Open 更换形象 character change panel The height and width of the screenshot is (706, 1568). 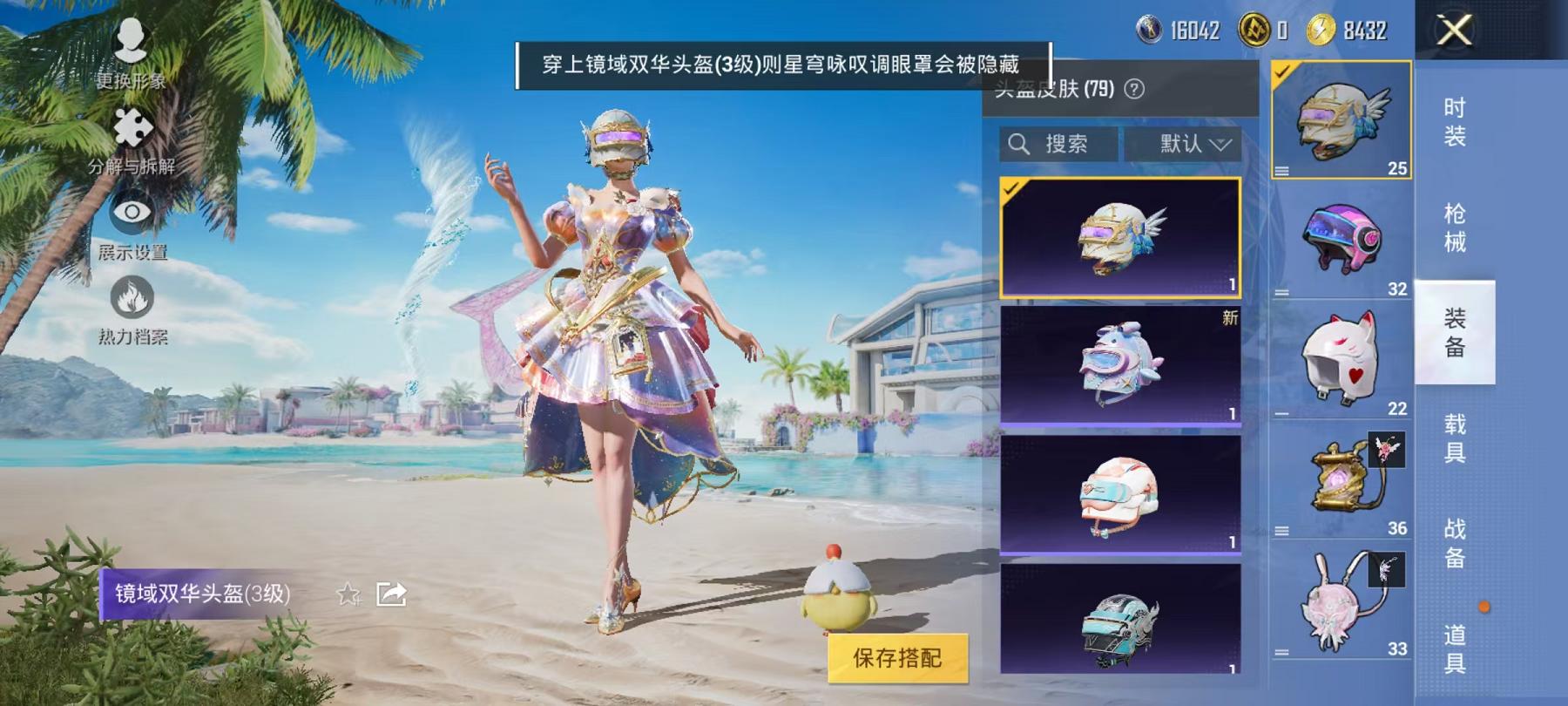(131, 48)
